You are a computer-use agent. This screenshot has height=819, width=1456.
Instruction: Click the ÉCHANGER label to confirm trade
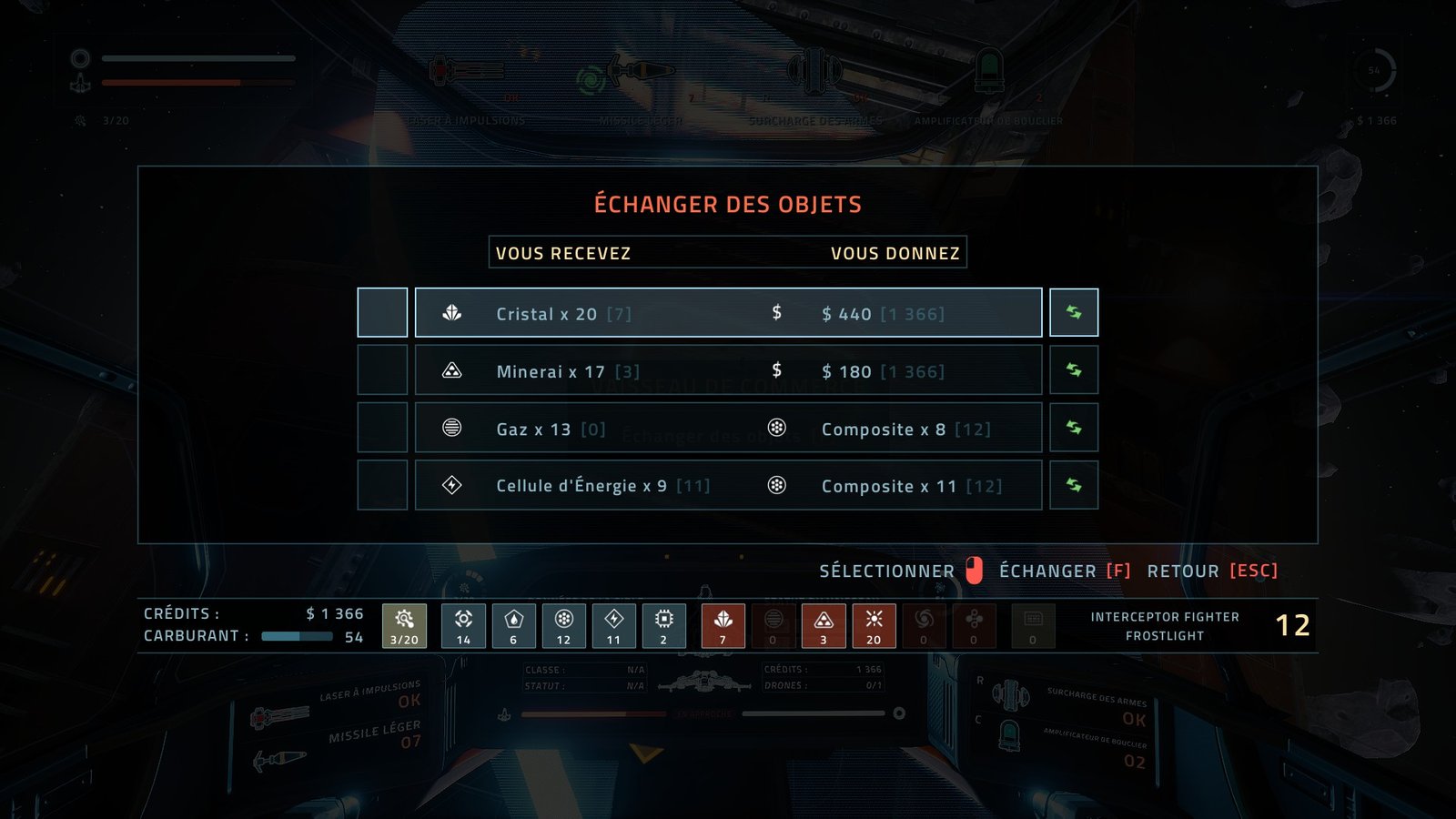pos(1047,571)
